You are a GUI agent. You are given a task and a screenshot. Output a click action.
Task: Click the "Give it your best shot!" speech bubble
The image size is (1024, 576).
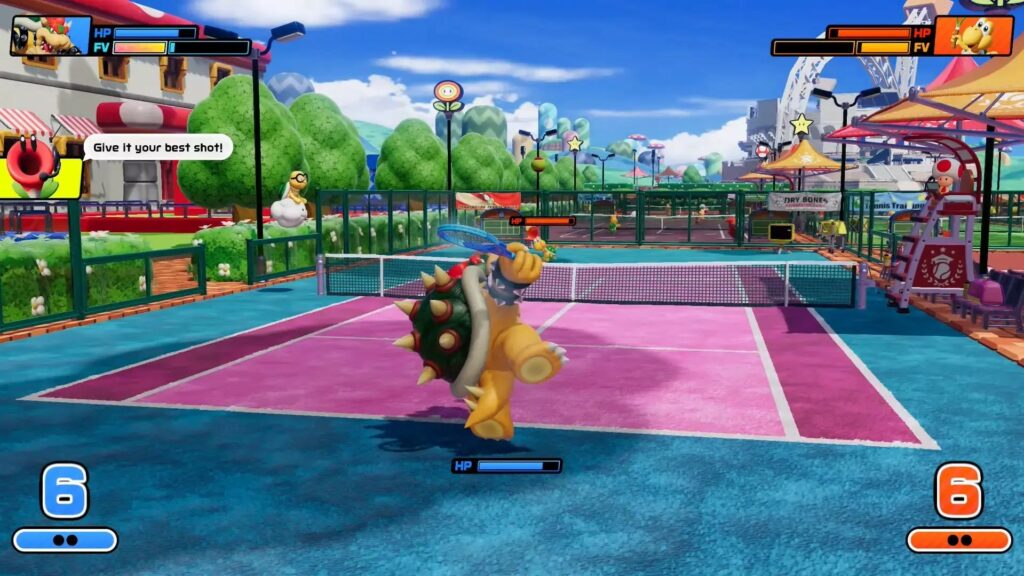(158, 148)
